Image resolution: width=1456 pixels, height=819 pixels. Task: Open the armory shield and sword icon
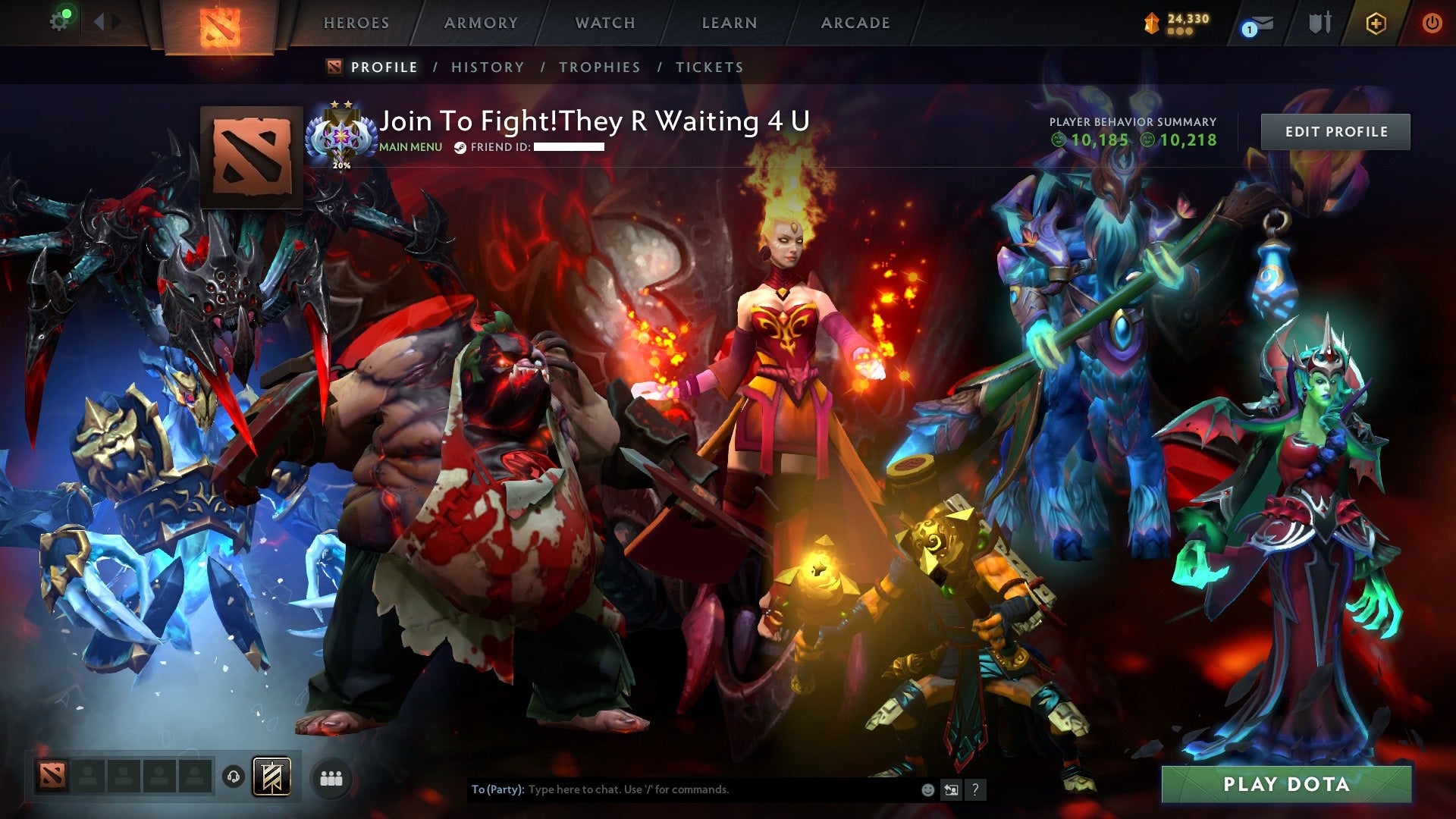[x=1319, y=23]
